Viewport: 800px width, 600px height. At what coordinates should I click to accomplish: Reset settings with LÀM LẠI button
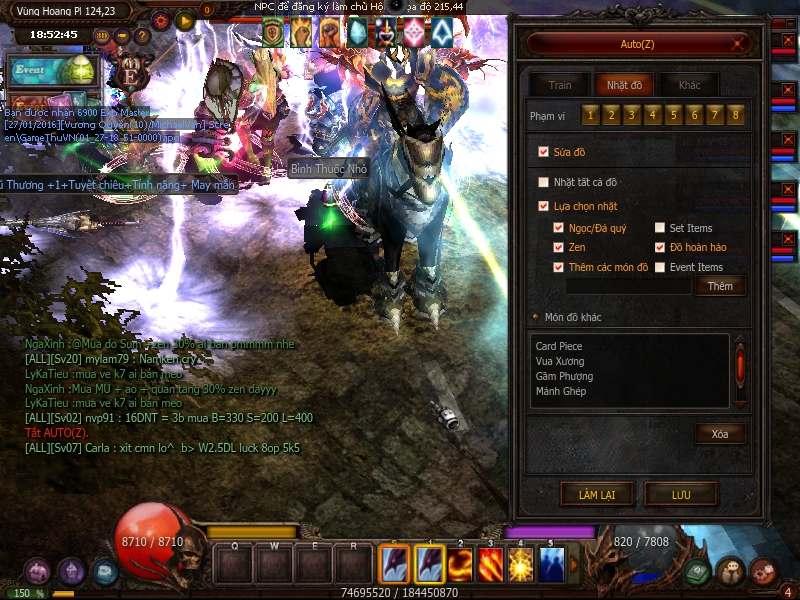pos(594,494)
